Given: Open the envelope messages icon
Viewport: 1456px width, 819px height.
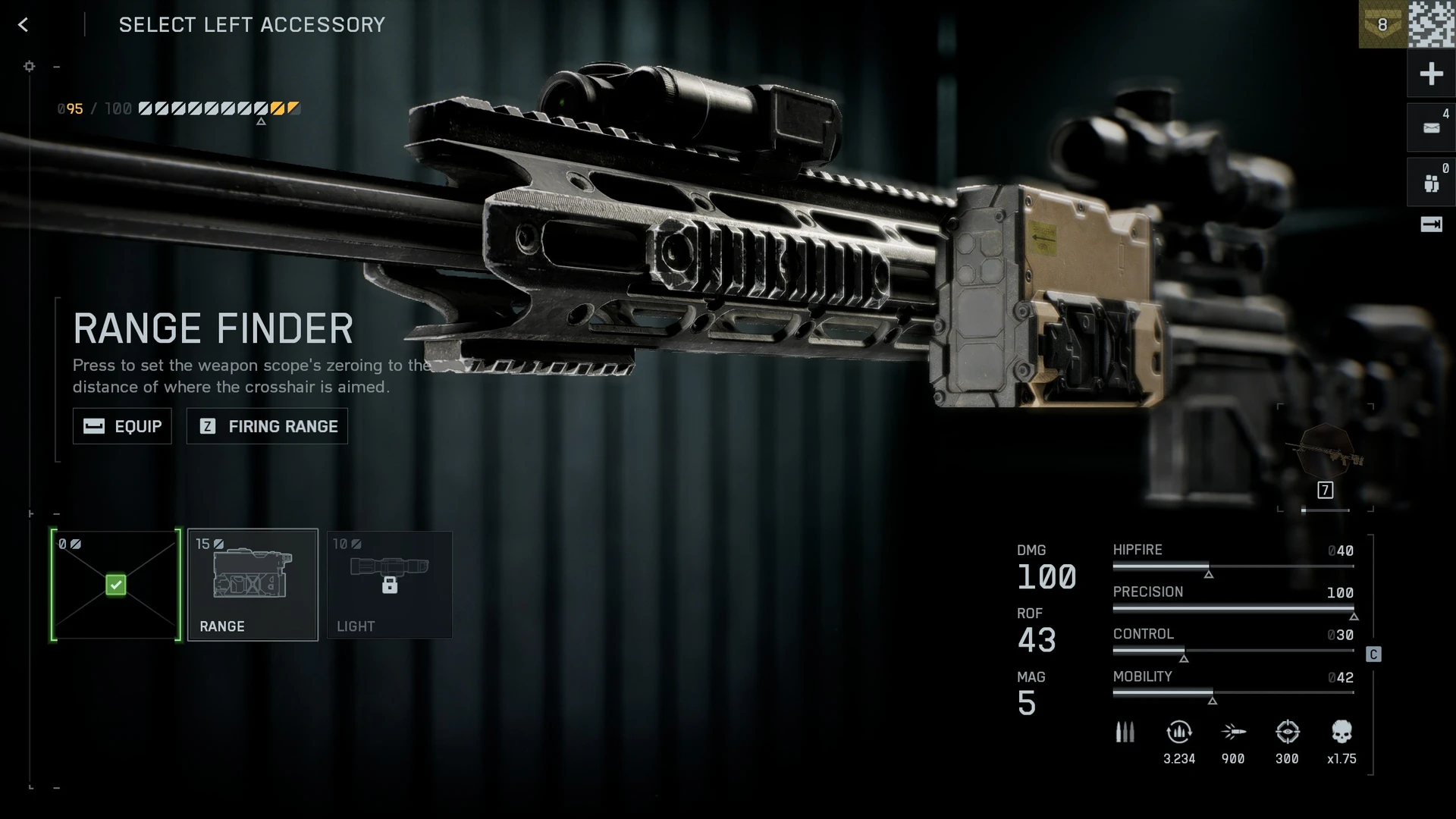Looking at the screenshot, I should click(1431, 128).
